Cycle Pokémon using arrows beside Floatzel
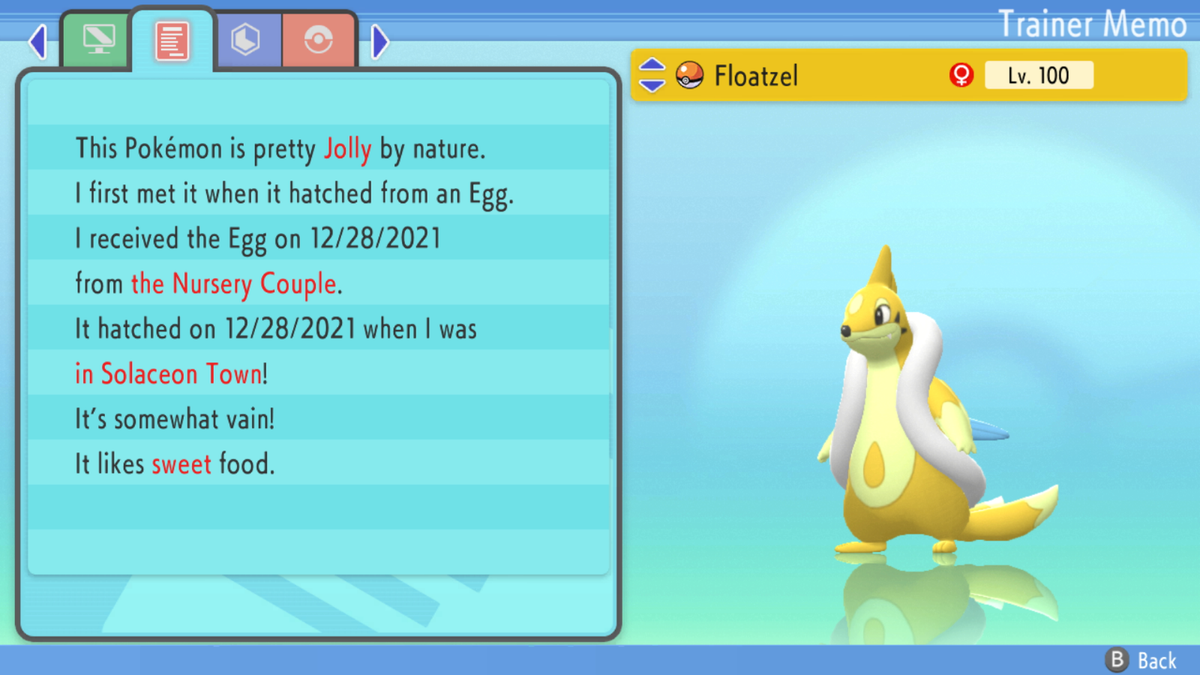 652,75
